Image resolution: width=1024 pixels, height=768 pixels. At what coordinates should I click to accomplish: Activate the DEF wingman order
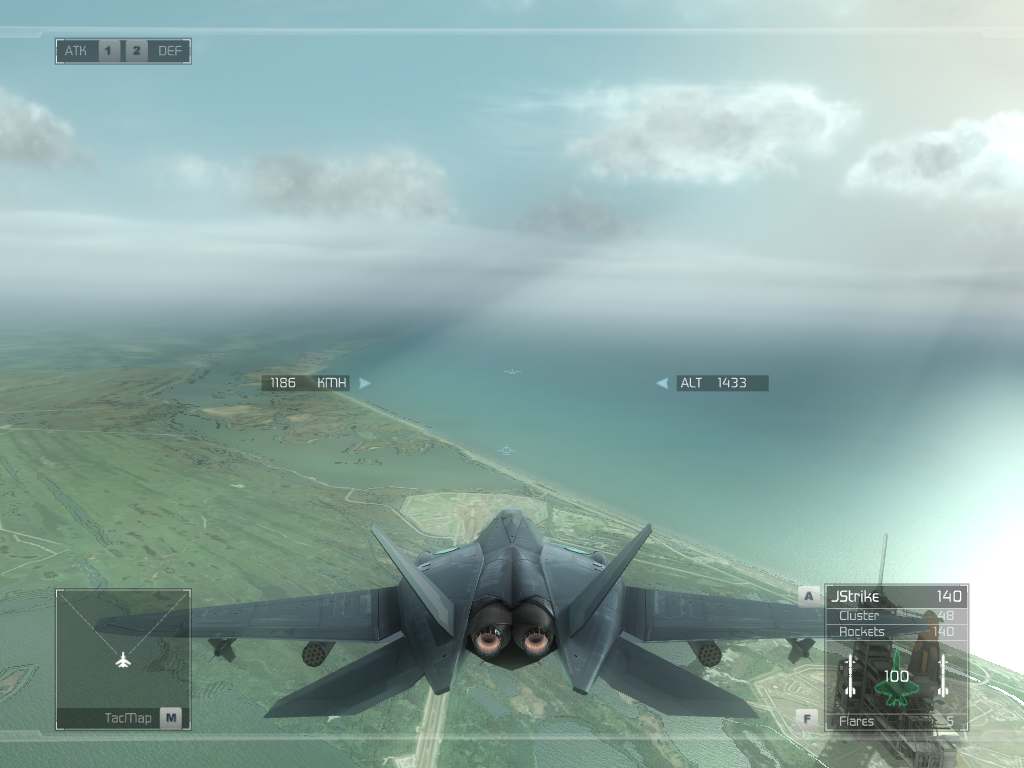[x=170, y=51]
